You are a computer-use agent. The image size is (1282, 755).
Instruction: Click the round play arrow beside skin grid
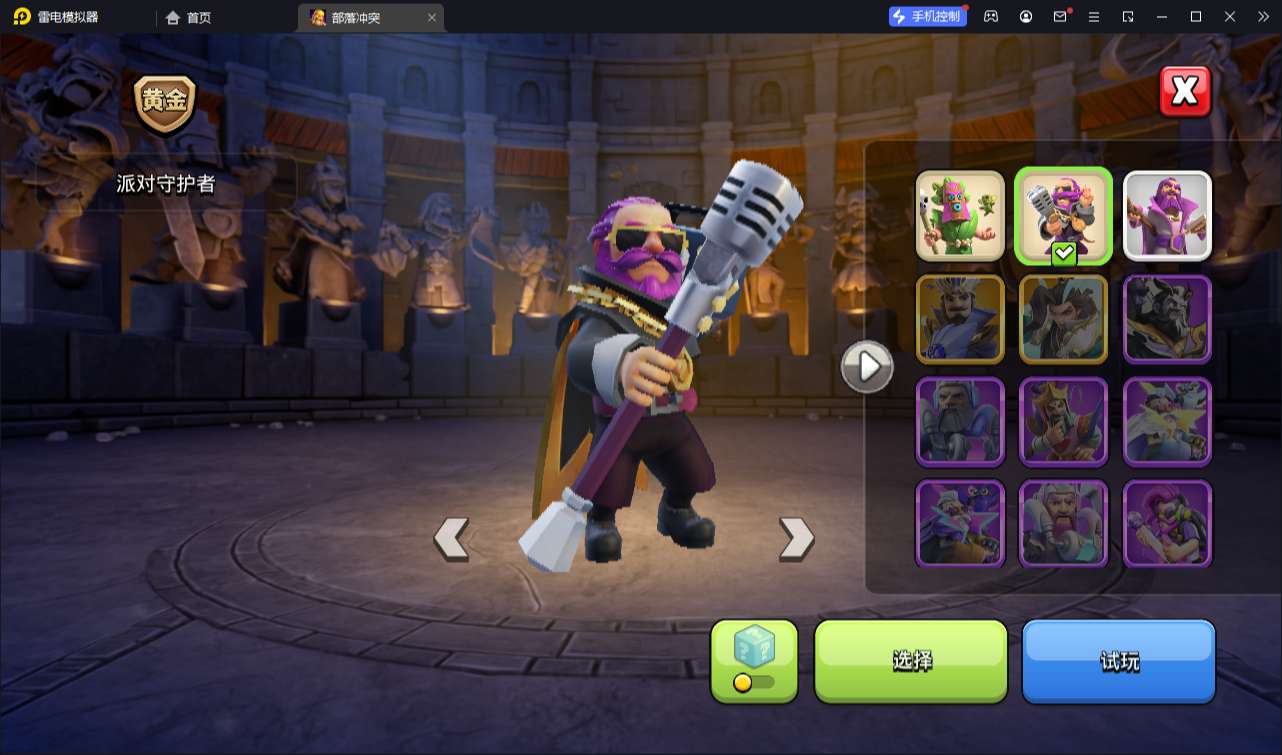point(867,367)
